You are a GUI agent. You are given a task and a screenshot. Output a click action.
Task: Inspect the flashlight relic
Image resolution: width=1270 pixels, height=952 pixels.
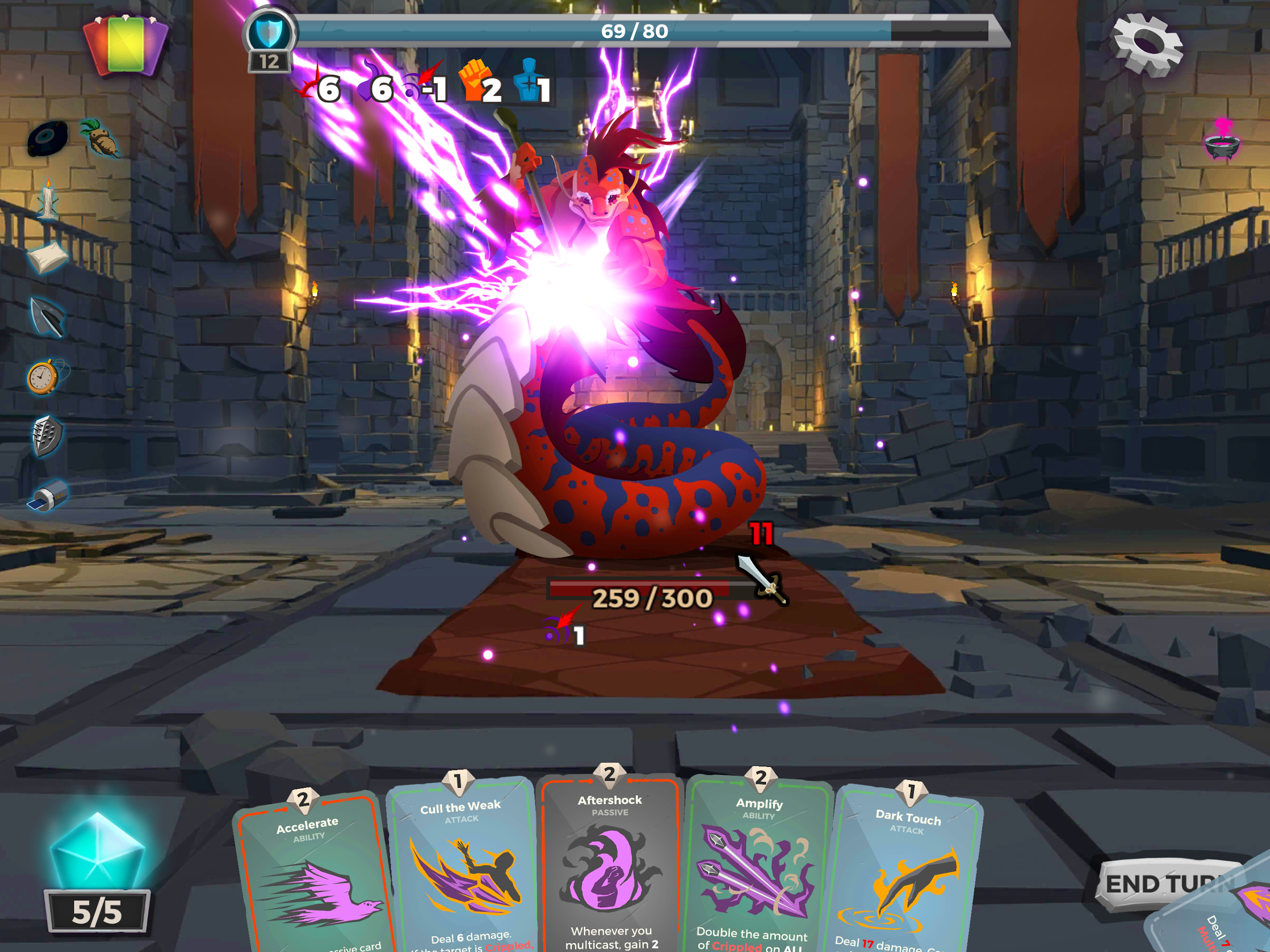[x=48, y=496]
